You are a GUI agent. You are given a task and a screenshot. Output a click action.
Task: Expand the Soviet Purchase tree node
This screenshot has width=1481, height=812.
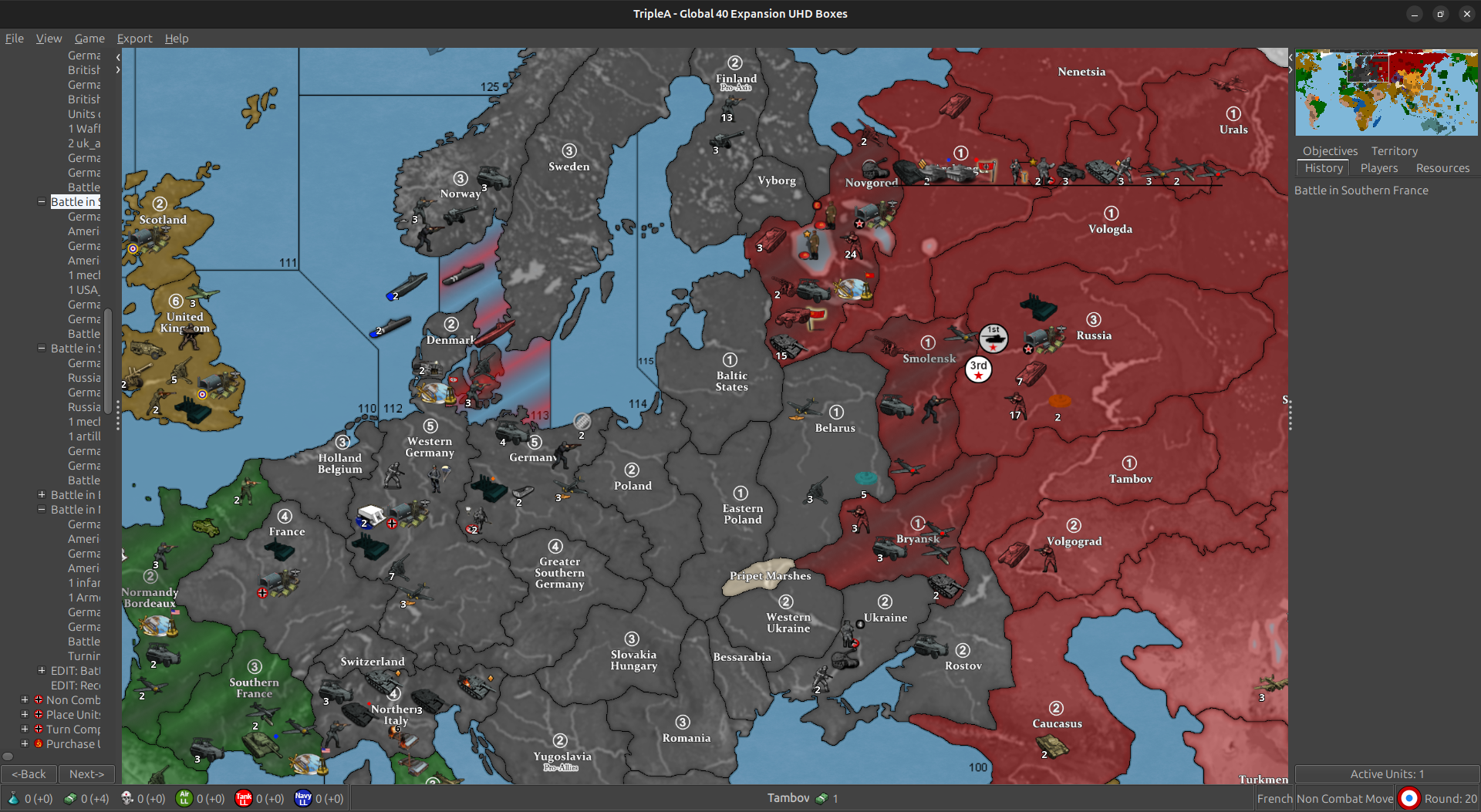[x=23, y=744]
